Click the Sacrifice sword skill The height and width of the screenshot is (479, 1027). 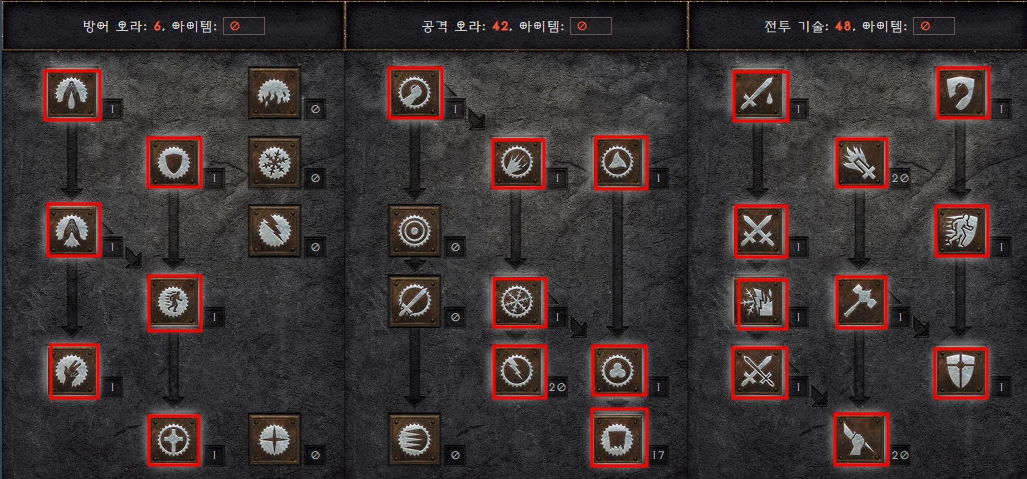(x=759, y=95)
